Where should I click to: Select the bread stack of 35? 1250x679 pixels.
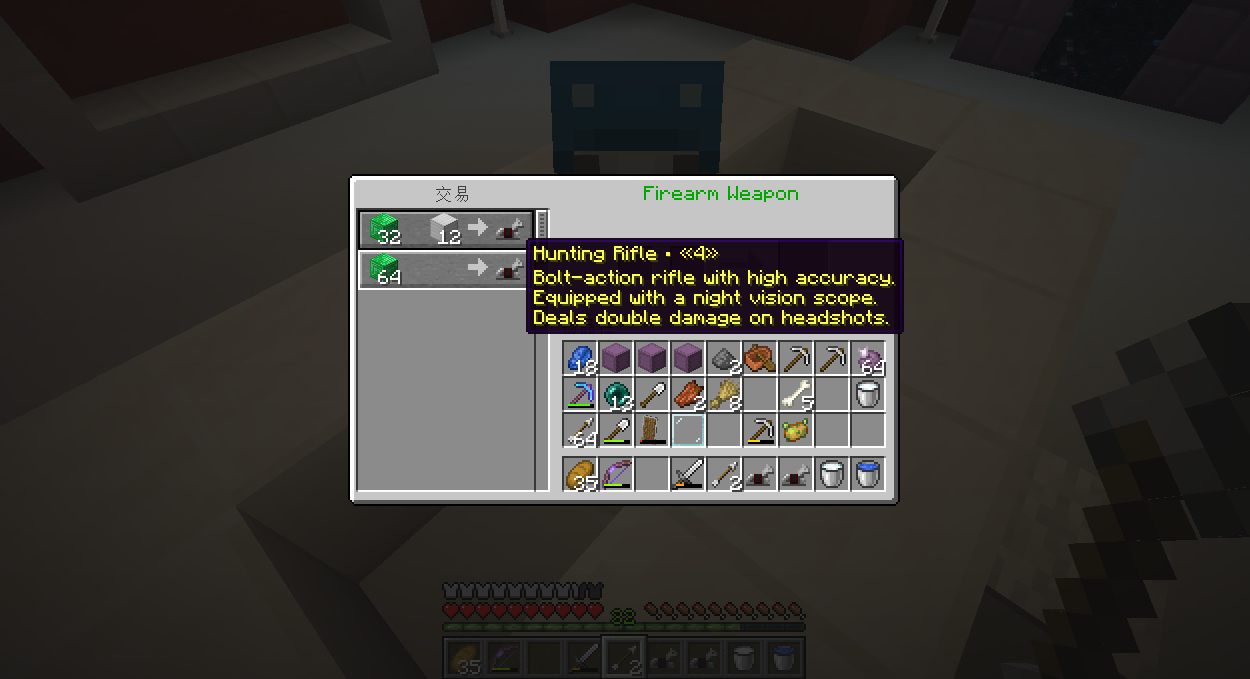(x=580, y=474)
